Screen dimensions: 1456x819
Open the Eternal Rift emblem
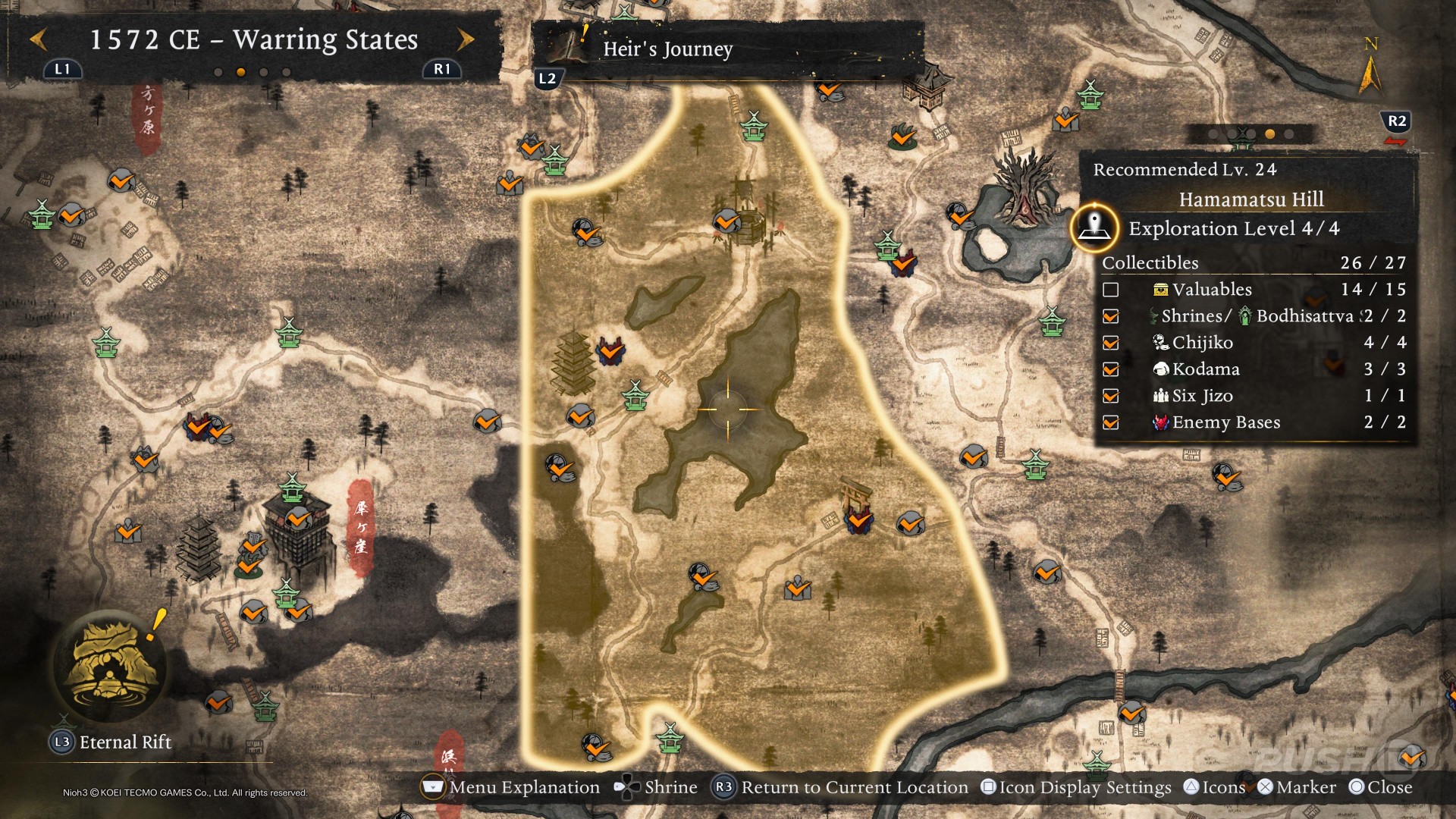(111, 665)
